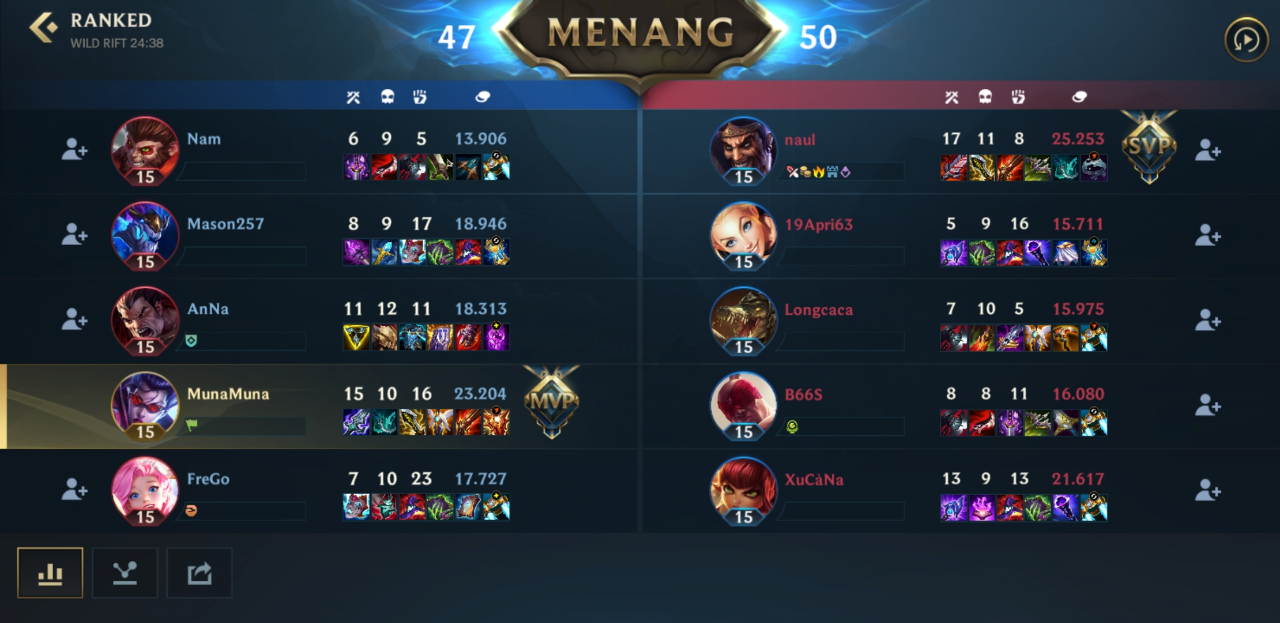Send friend request to 19Apri63
This screenshot has height=623, width=1280.
[x=1208, y=234]
